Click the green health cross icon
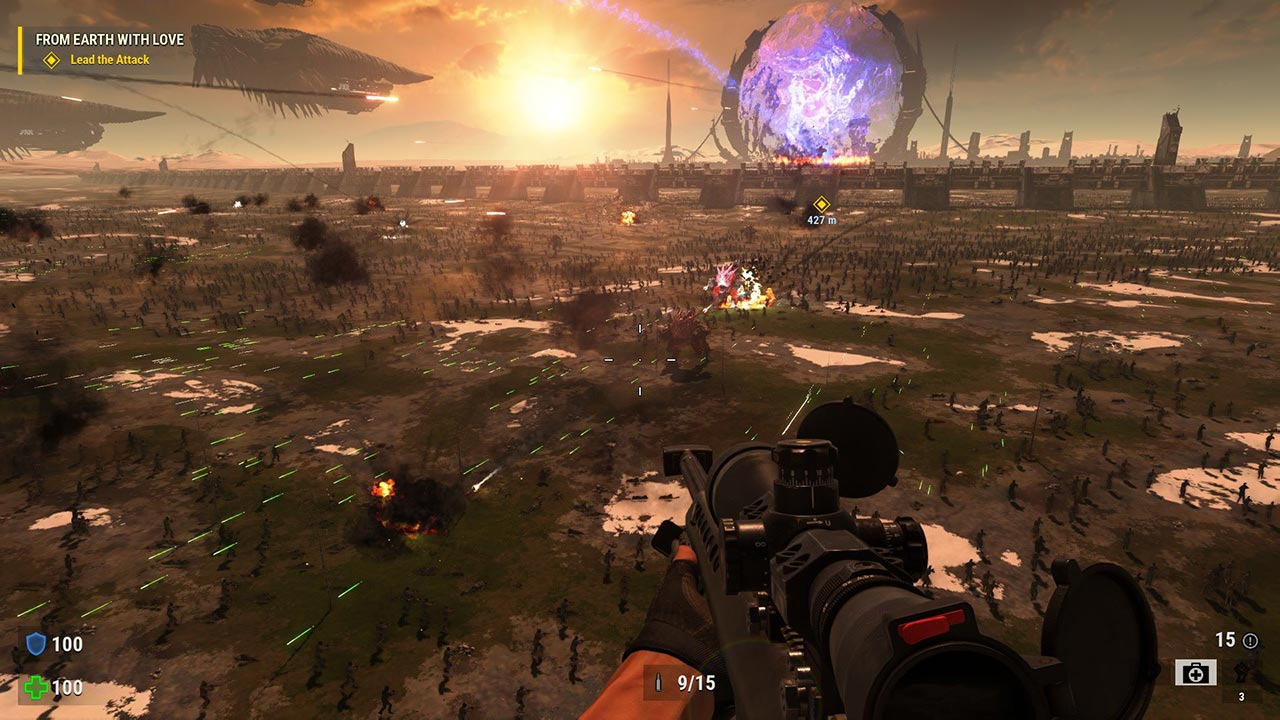Image resolution: width=1280 pixels, height=720 pixels. click(36, 688)
